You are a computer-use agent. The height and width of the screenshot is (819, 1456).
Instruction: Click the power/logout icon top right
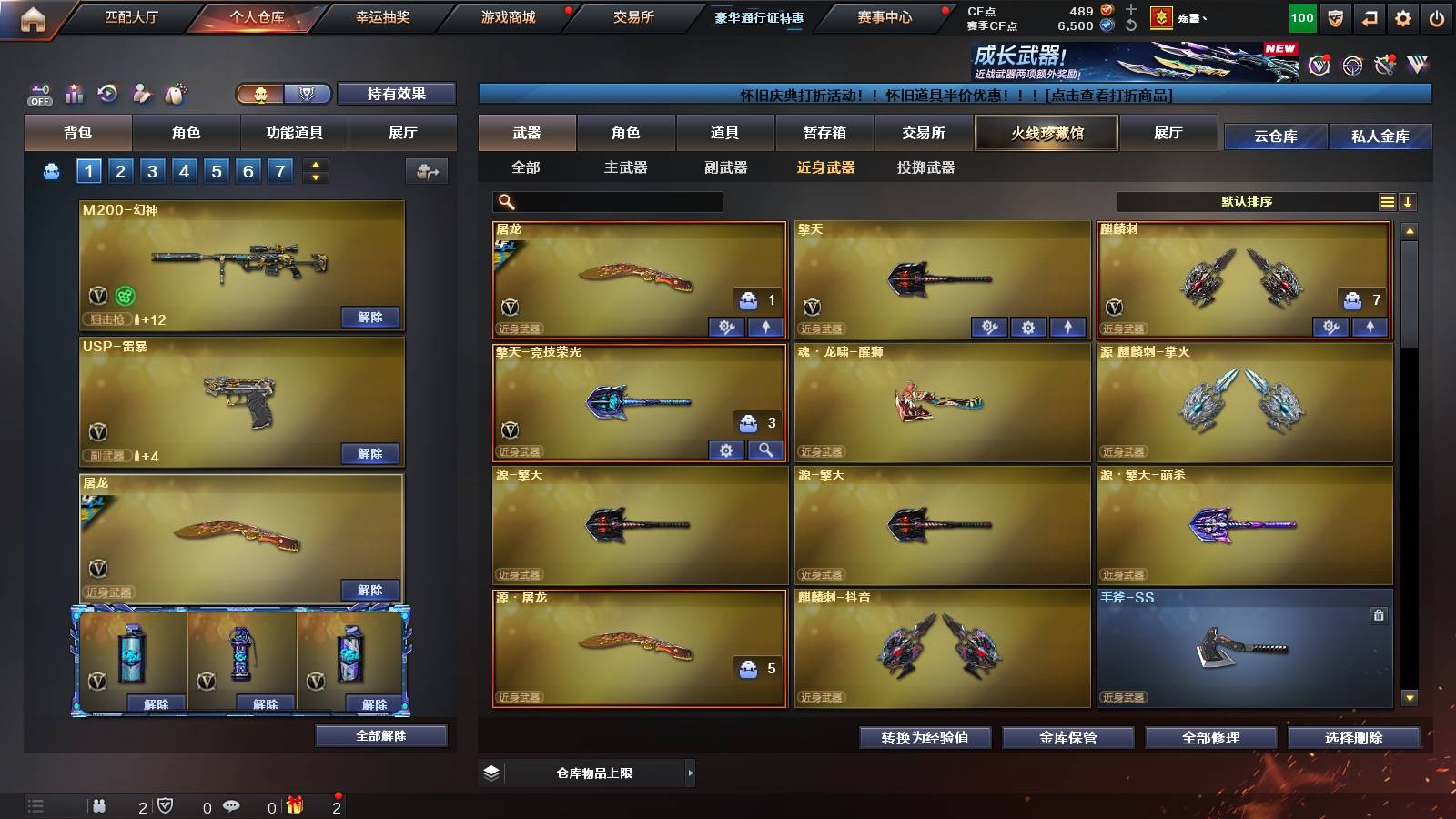click(x=1436, y=16)
